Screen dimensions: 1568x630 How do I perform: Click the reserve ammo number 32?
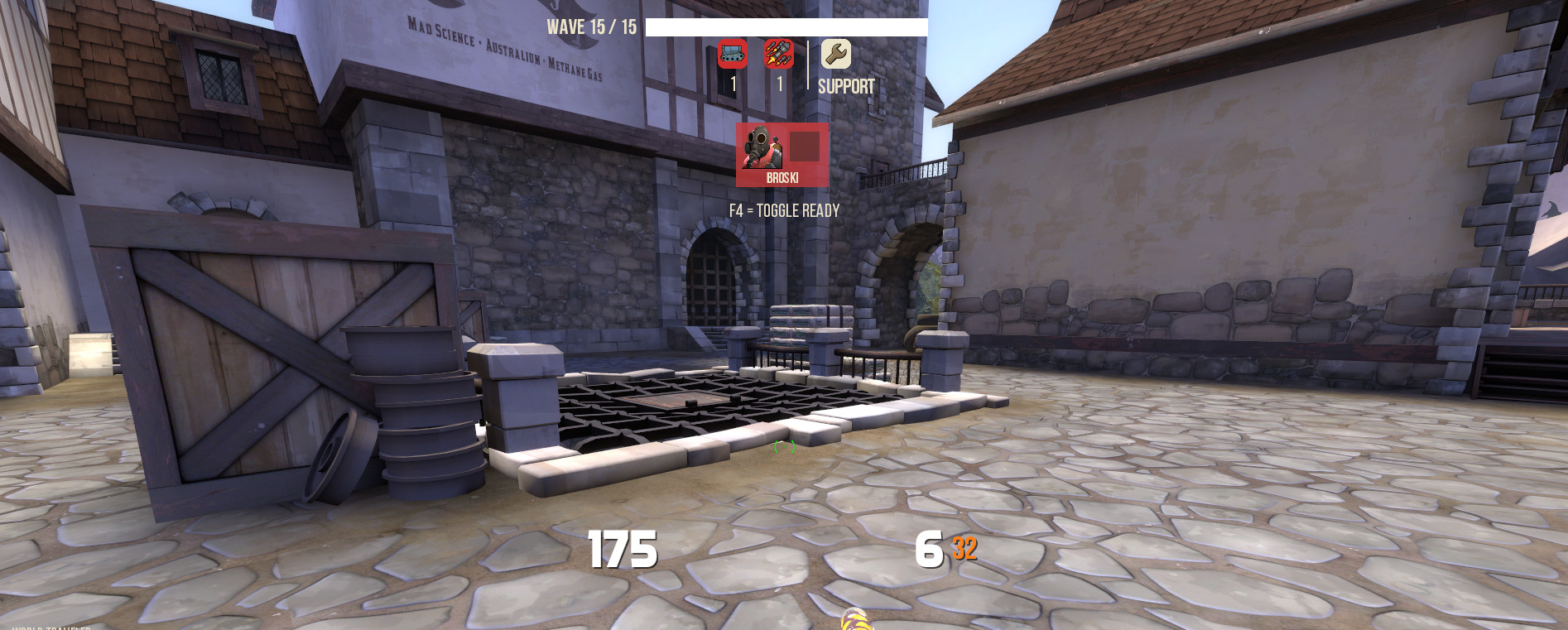965,547
